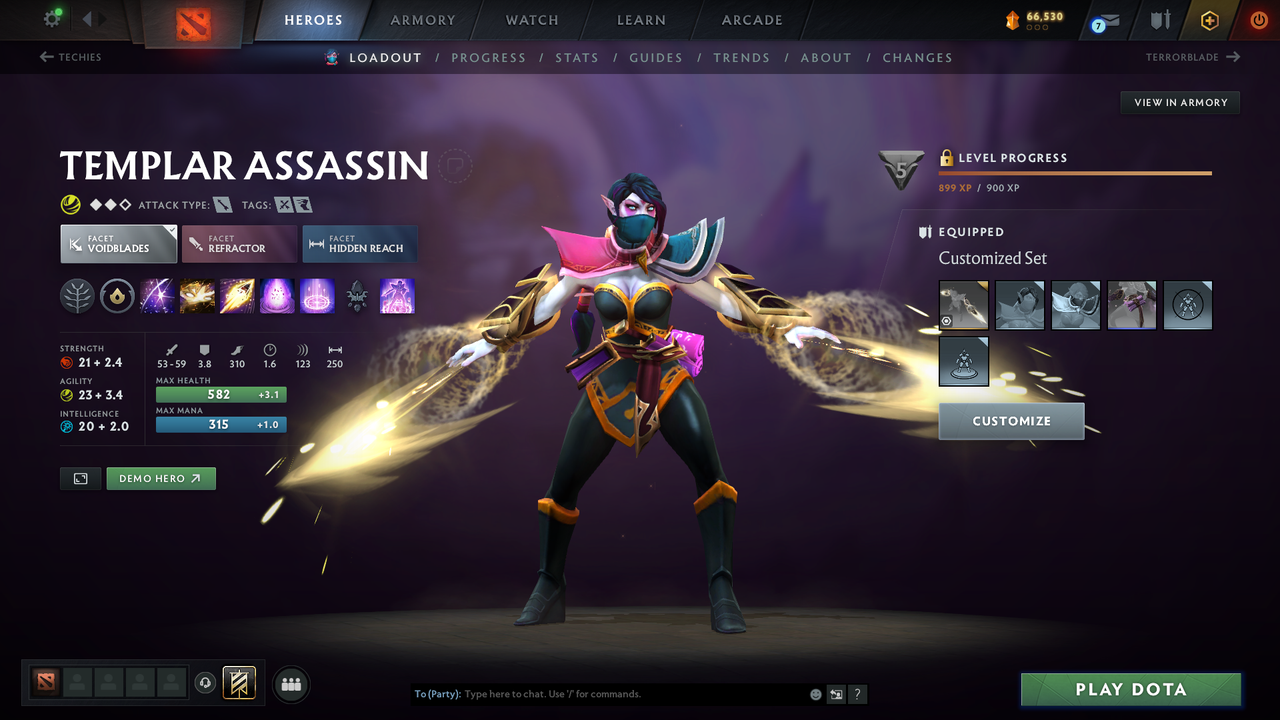1280x720 pixels.
Task: Click the weapon item thumbnail in Equipped set
Action: tap(963, 305)
